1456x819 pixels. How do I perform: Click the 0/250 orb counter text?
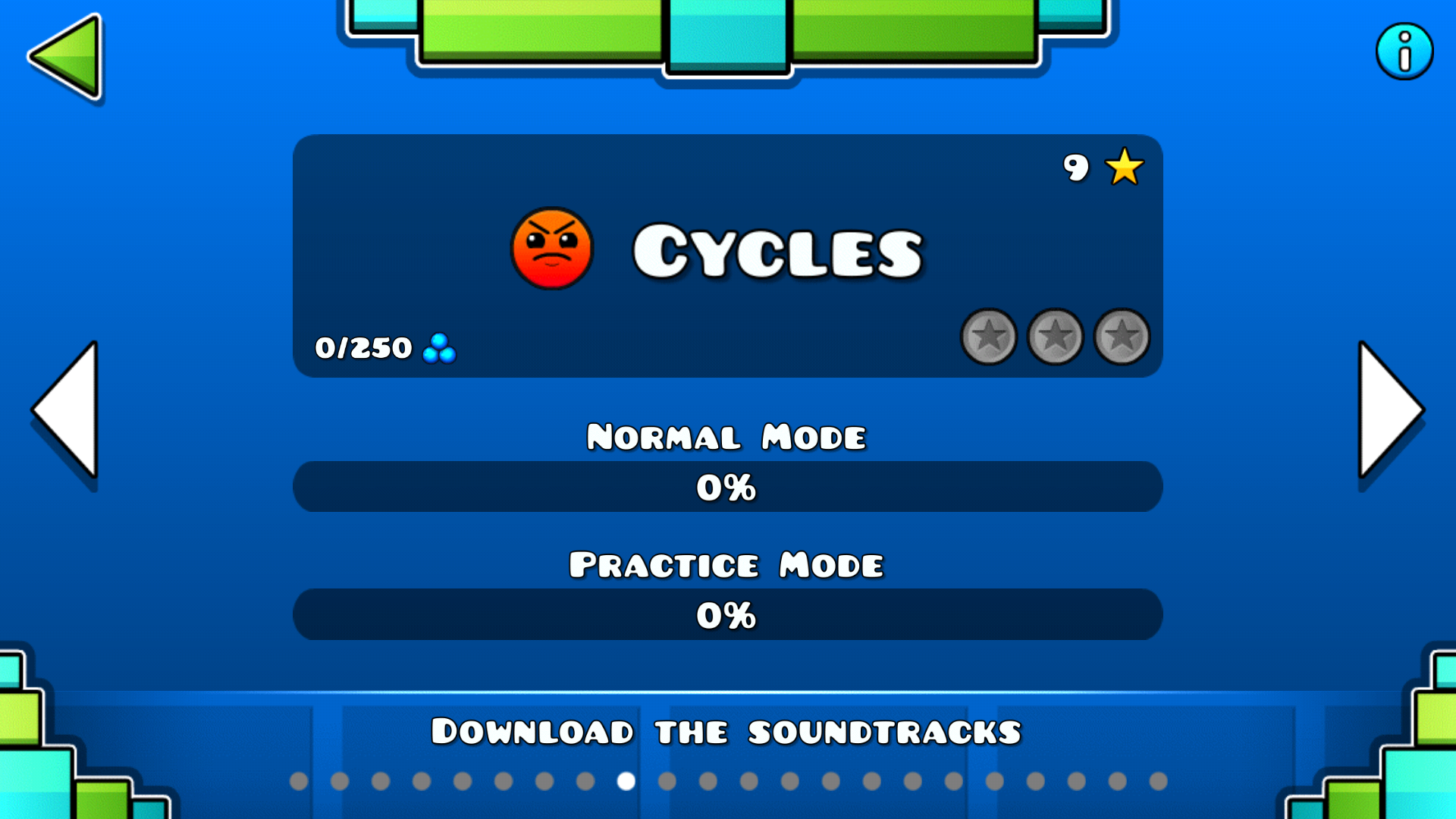362,347
